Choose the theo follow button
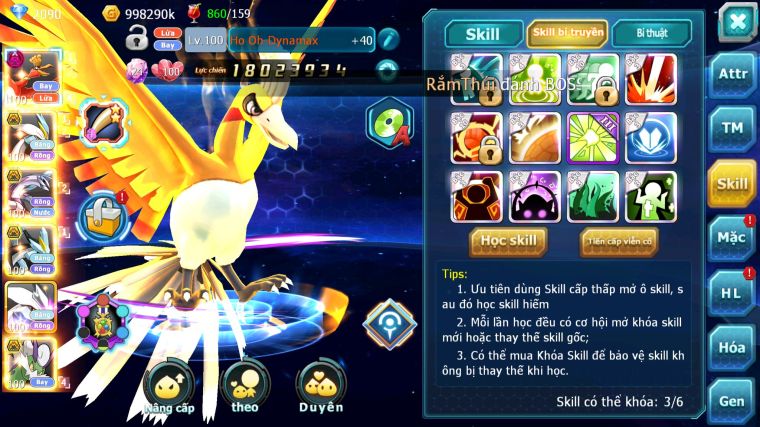This screenshot has width=760, height=427. 244,387
